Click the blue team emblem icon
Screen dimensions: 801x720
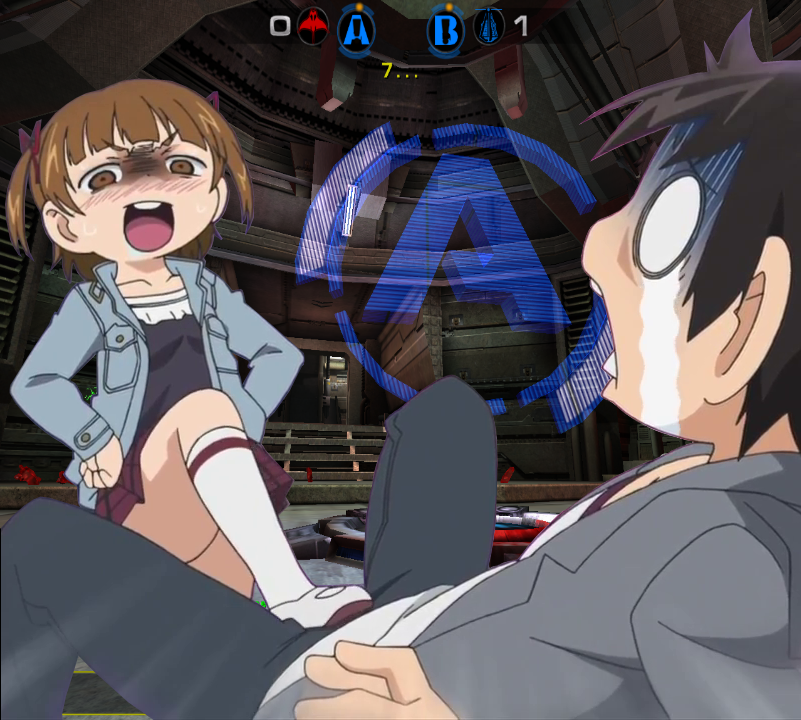pyautogui.click(x=489, y=27)
